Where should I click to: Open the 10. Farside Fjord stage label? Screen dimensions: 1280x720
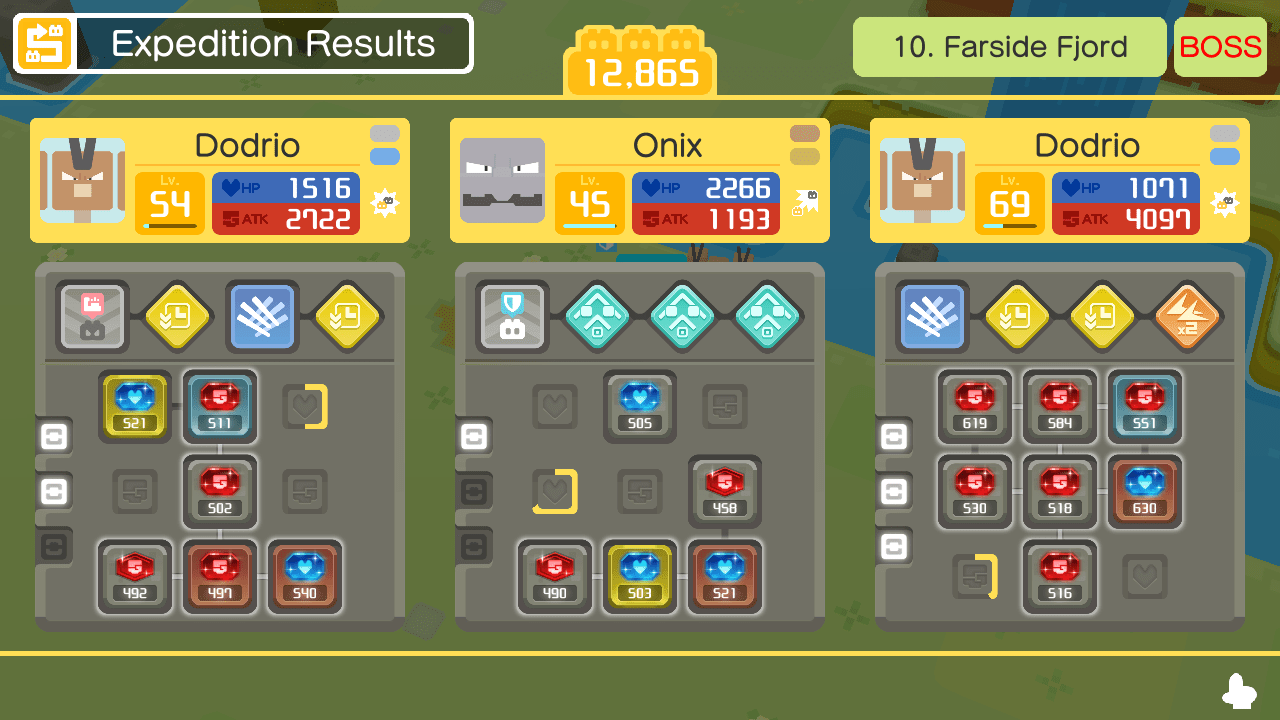(x=1008, y=46)
